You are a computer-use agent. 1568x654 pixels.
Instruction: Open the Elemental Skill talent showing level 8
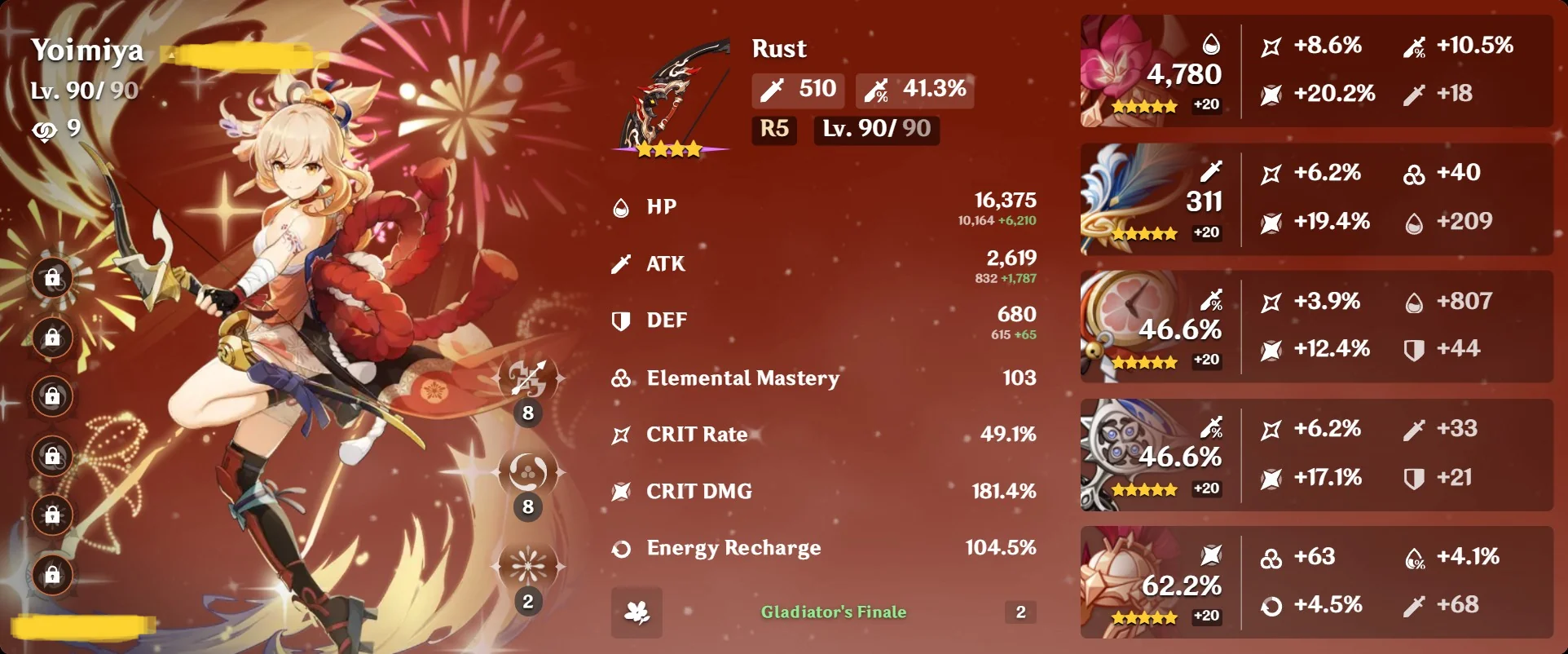[x=528, y=473]
